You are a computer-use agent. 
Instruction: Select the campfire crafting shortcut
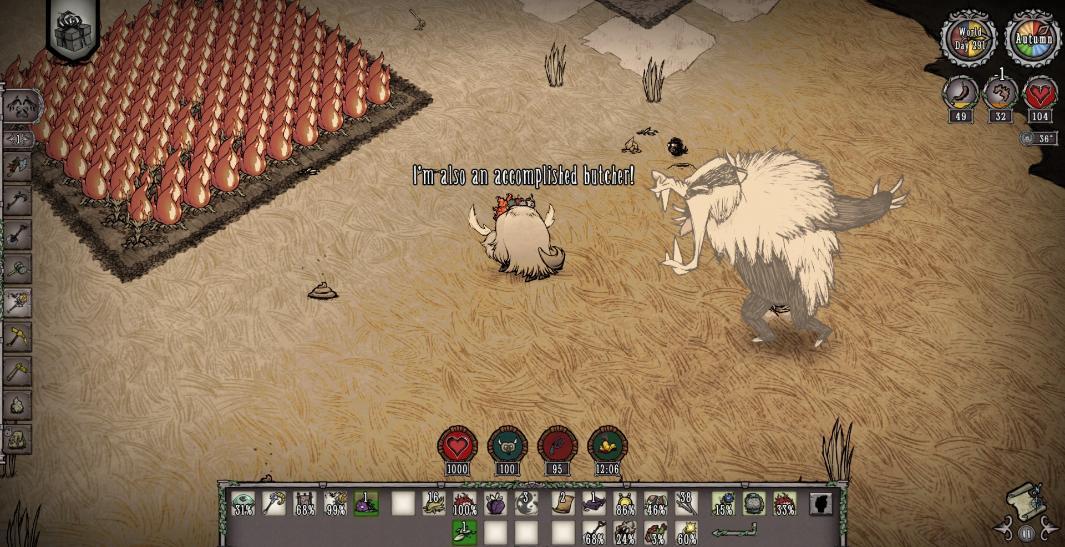19,405
